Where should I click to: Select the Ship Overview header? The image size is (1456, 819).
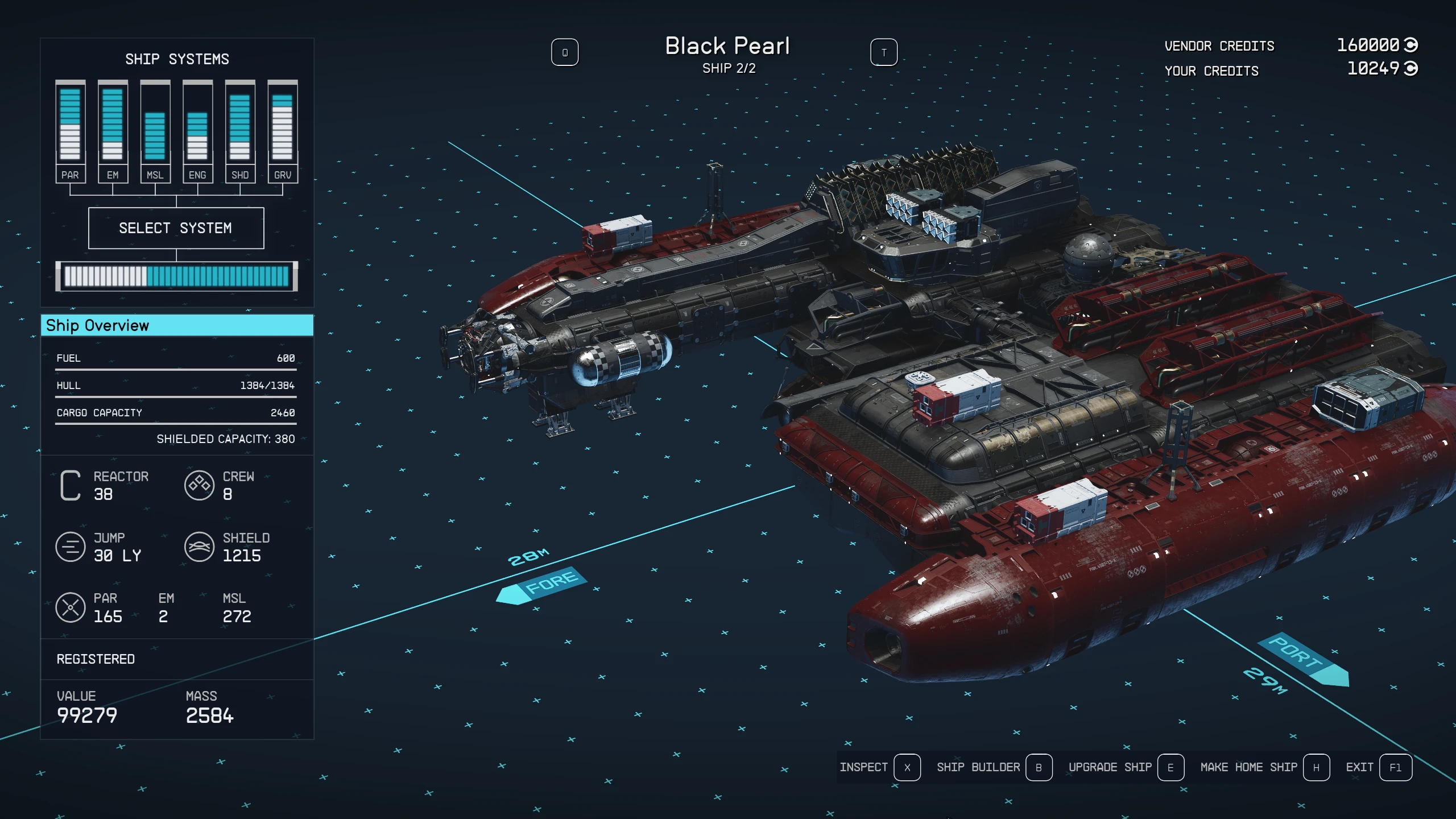[177, 325]
